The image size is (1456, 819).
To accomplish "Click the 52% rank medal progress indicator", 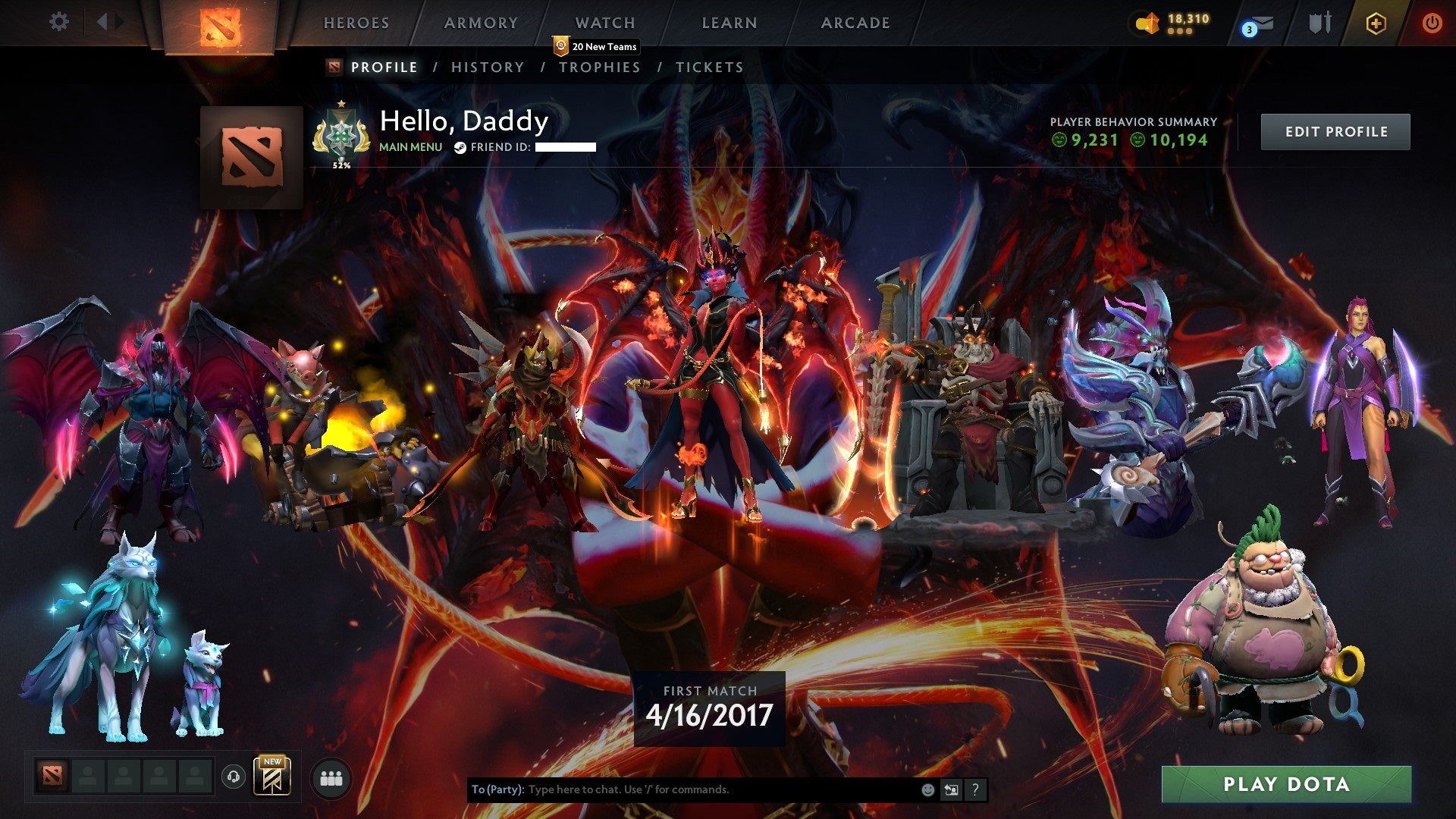I will (x=341, y=136).
